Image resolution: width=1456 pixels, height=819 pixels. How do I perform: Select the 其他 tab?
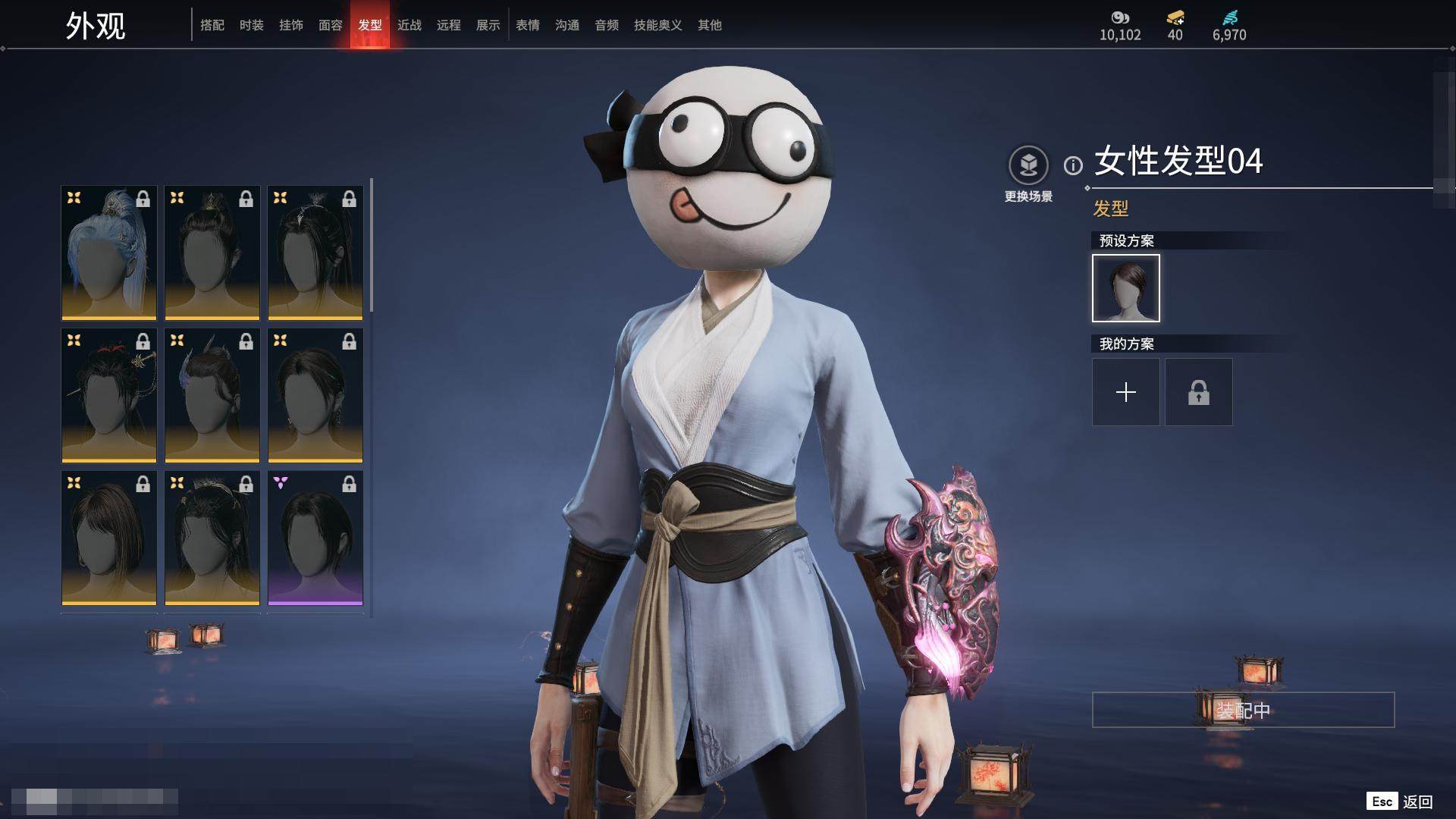[x=710, y=25]
